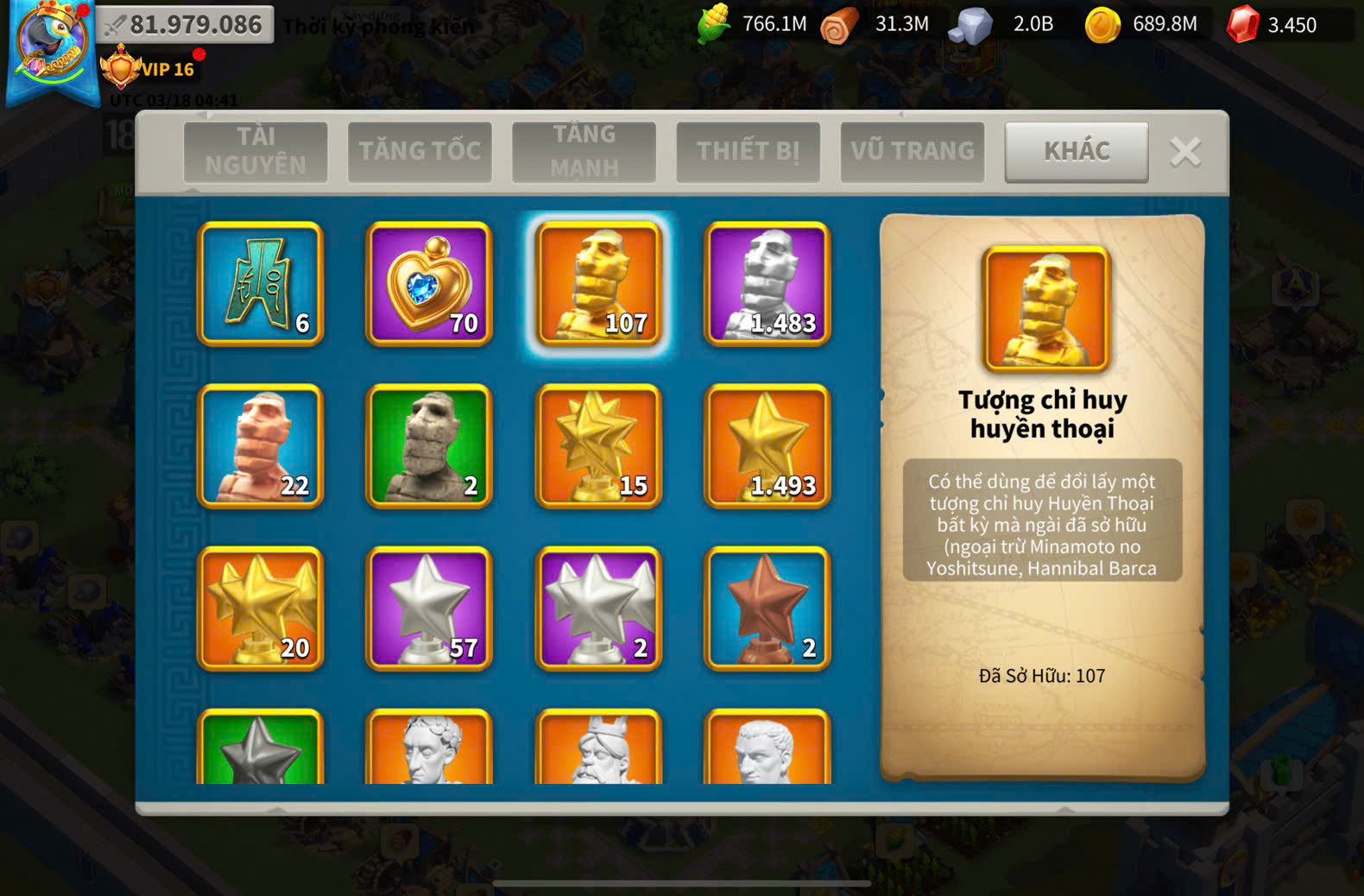This screenshot has height=896, width=1364.
Task: Select the gray stone statue on green
Action: (x=429, y=446)
